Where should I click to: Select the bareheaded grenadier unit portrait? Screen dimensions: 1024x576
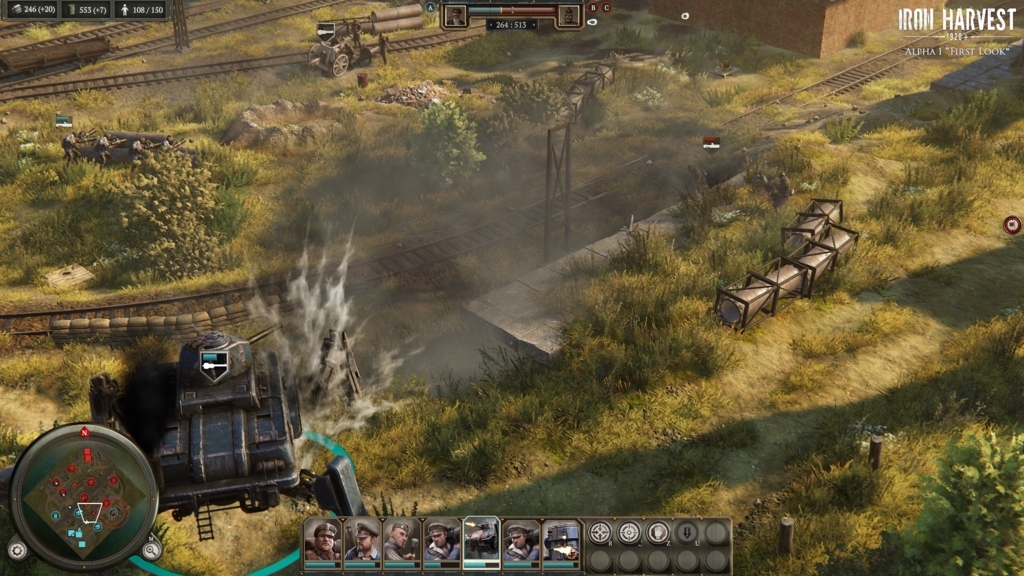point(401,540)
